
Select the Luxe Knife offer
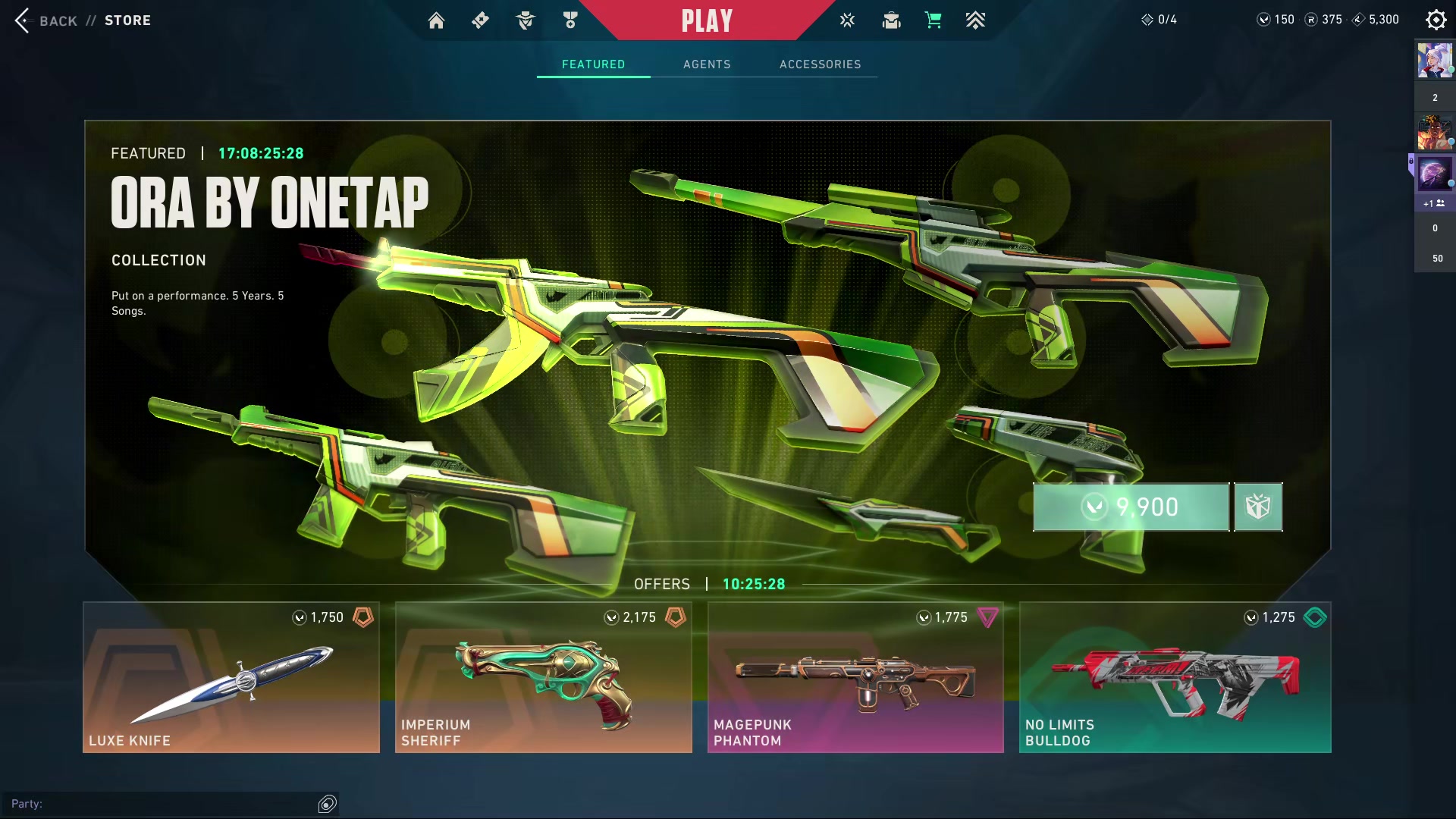(x=231, y=677)
